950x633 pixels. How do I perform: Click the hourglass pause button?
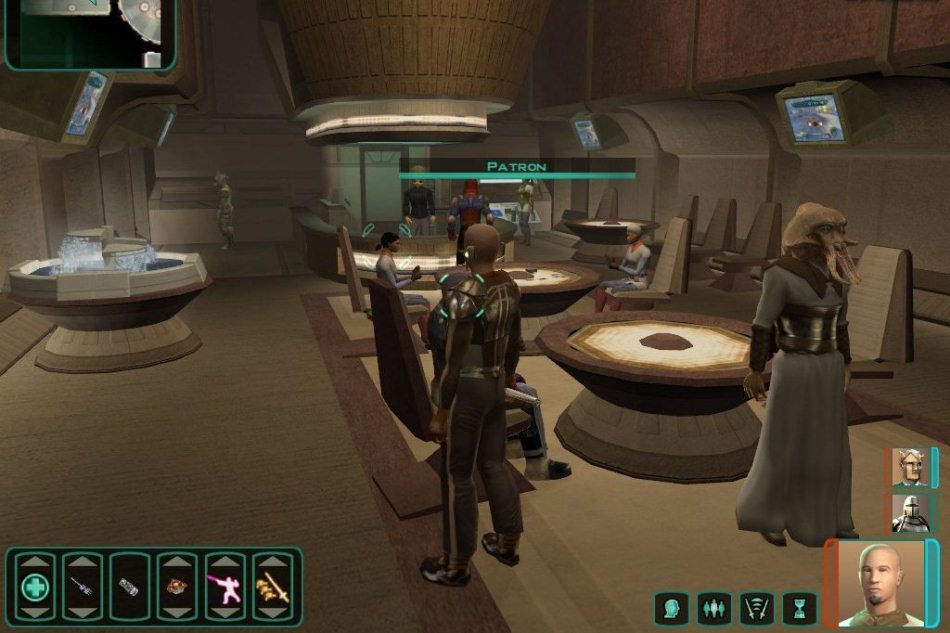800,607
